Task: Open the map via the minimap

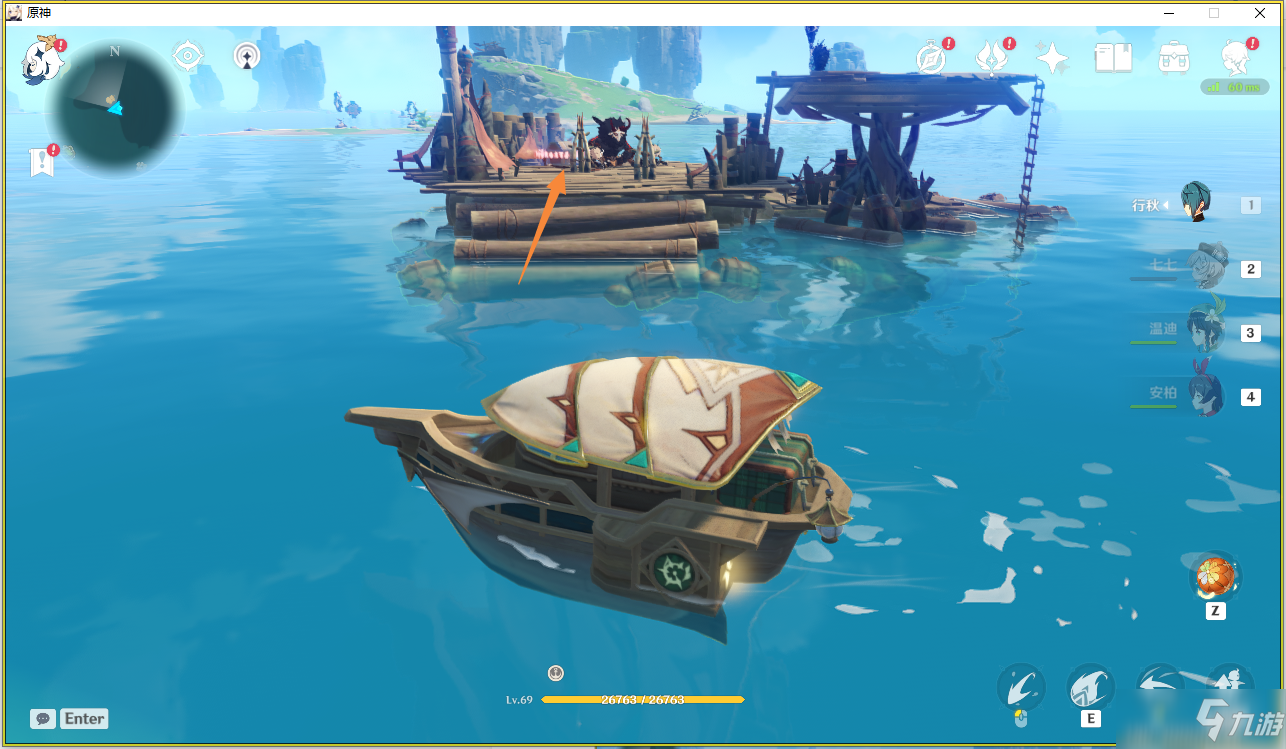Action: [x=114, y=107]
